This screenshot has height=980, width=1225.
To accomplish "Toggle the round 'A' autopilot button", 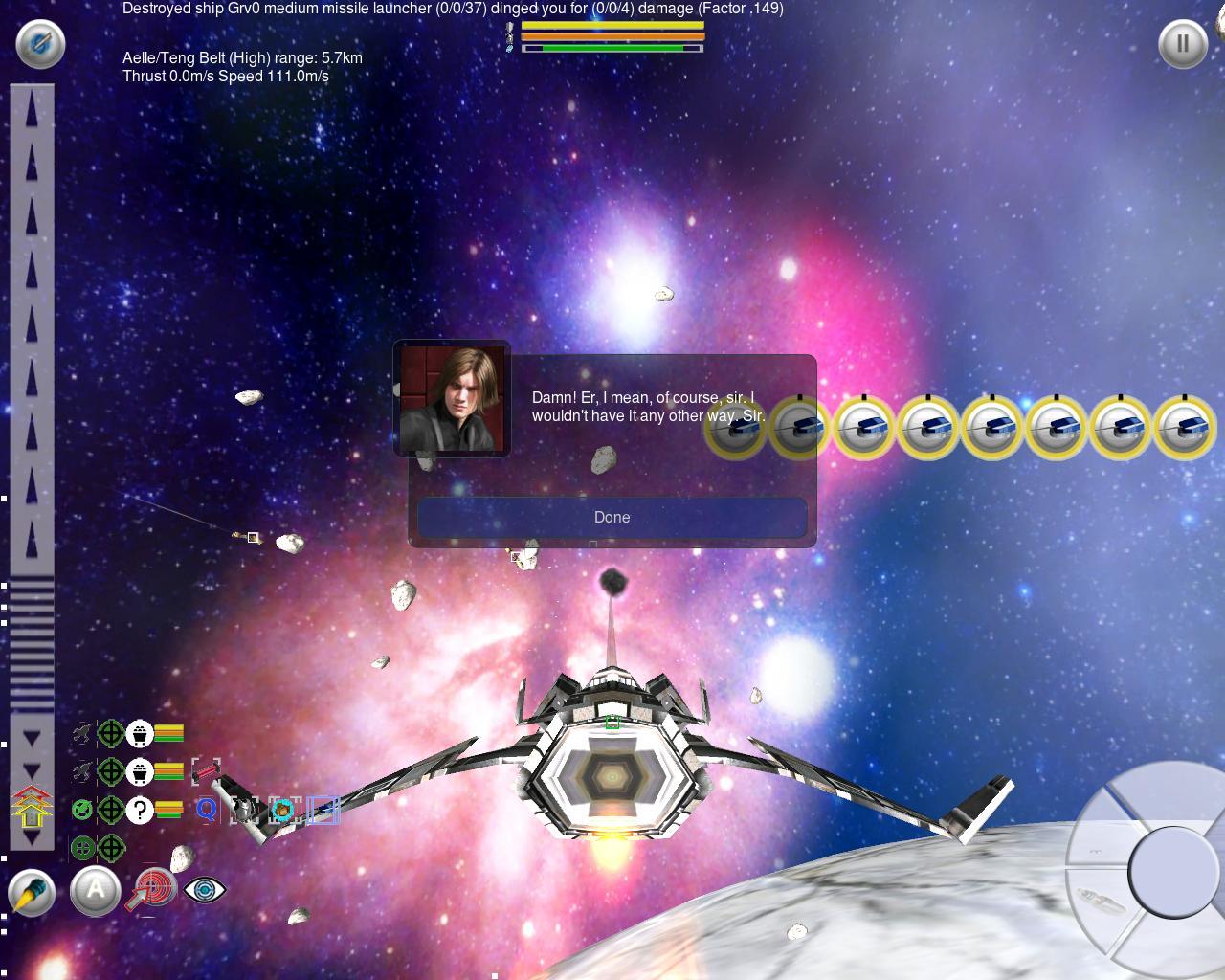I will pos(95,891).
